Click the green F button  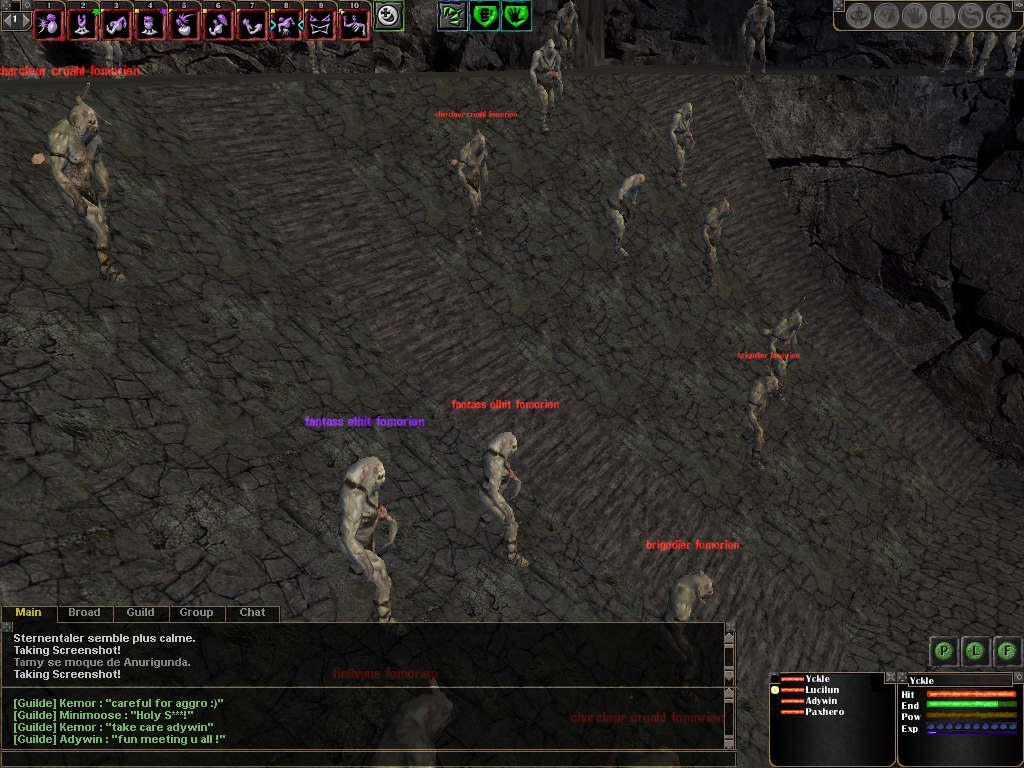pos(1007,651)
